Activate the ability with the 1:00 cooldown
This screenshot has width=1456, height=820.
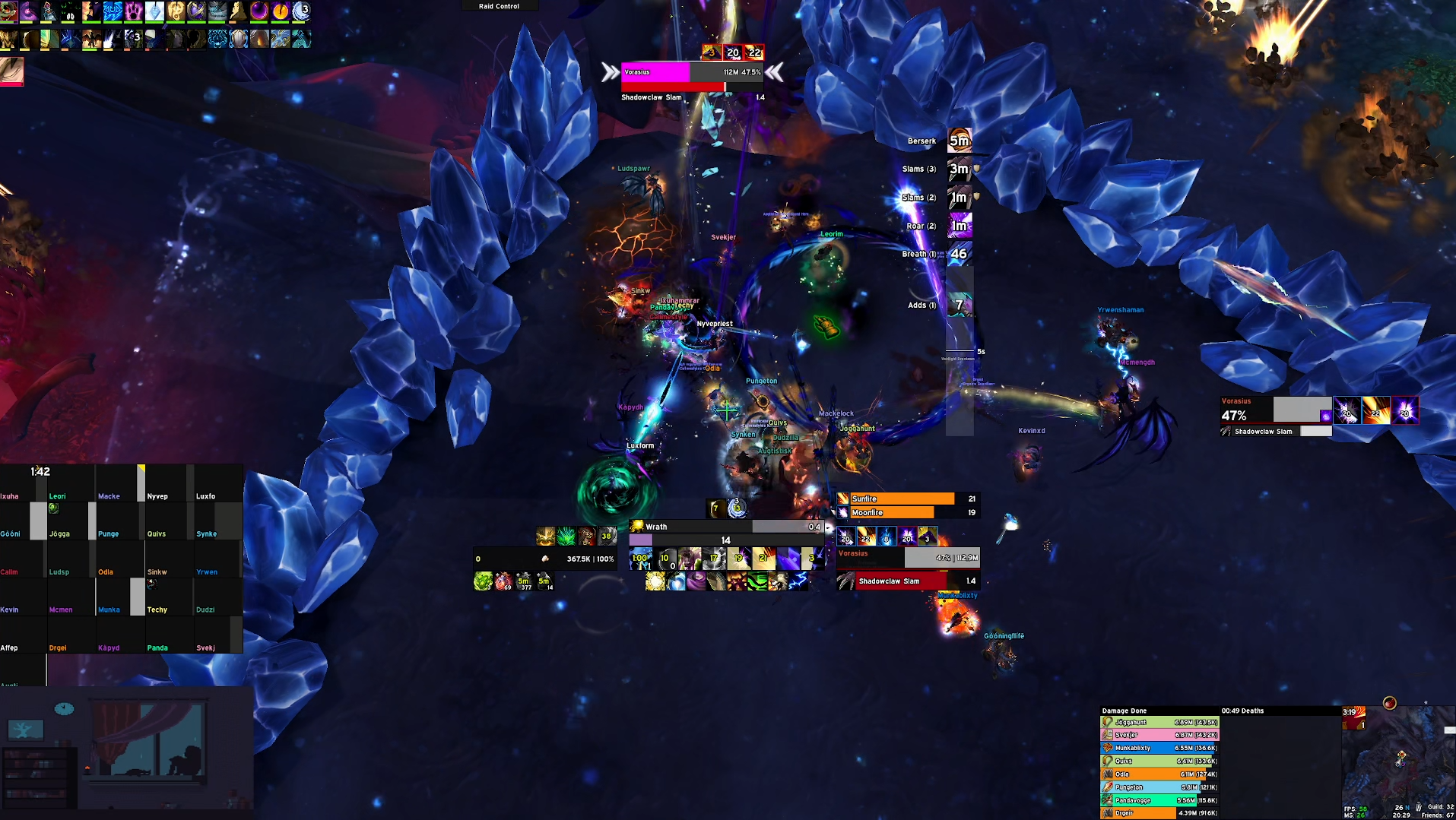(640, 559)
